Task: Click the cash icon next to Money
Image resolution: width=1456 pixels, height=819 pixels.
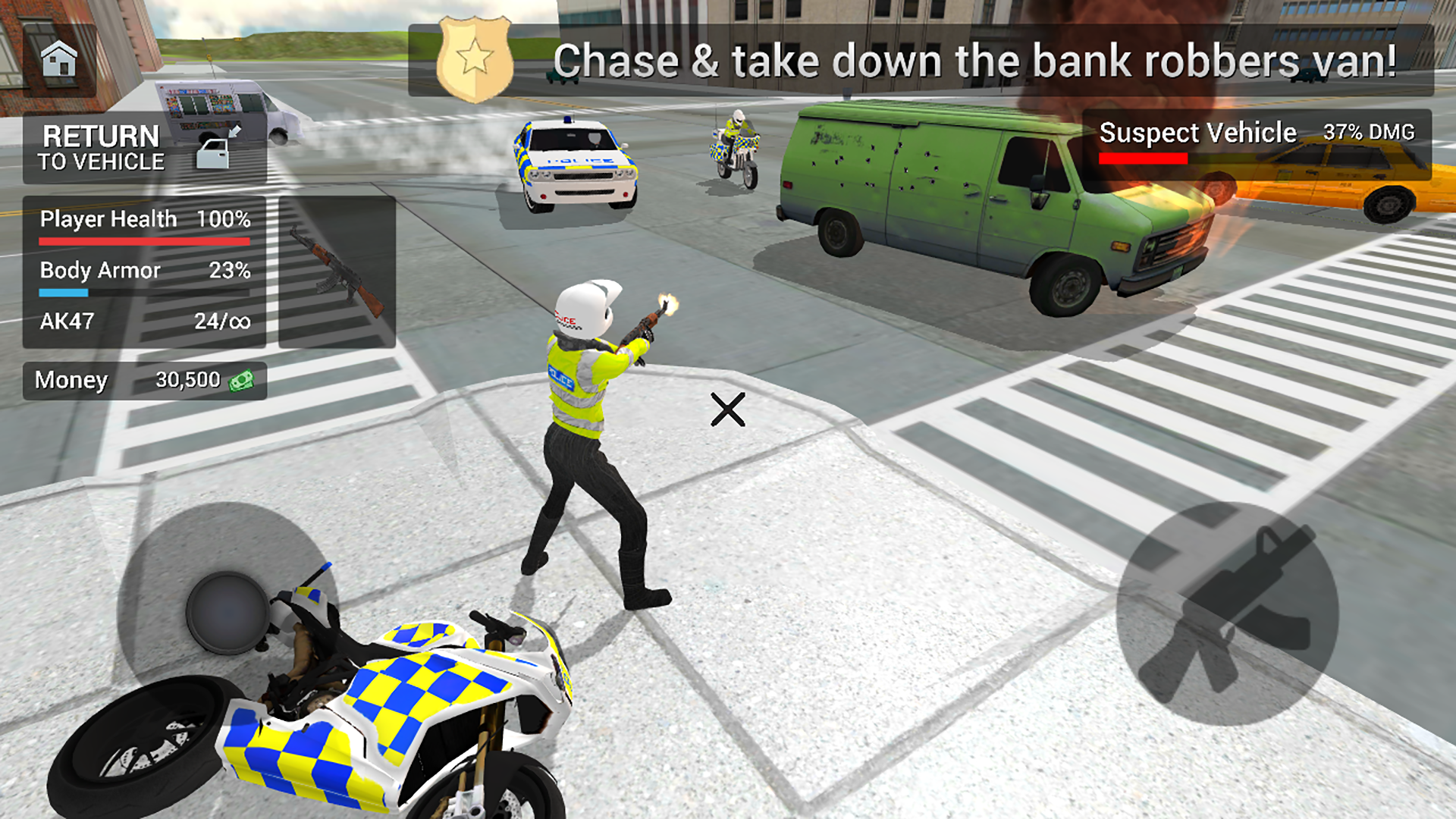Action: (x=243, y=380)
